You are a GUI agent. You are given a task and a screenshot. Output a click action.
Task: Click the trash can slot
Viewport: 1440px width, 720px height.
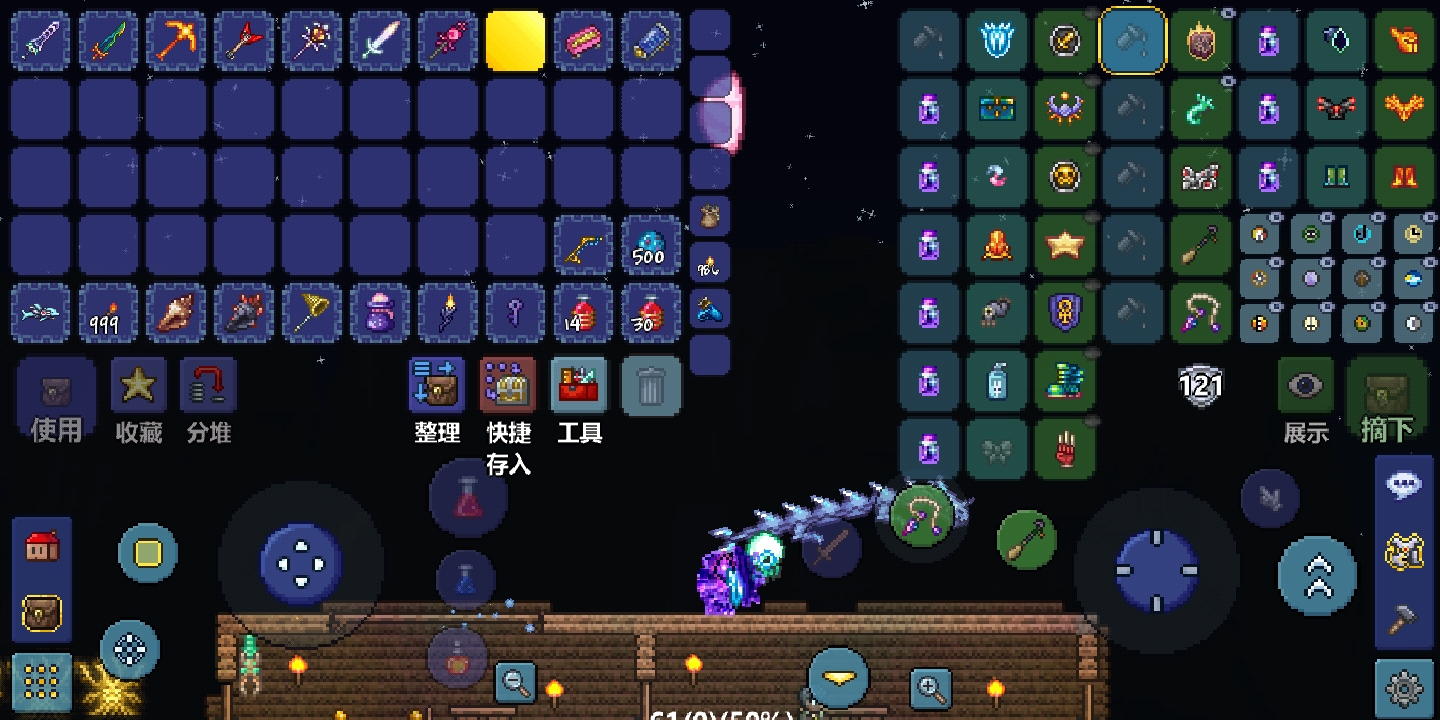click(651, 387)
